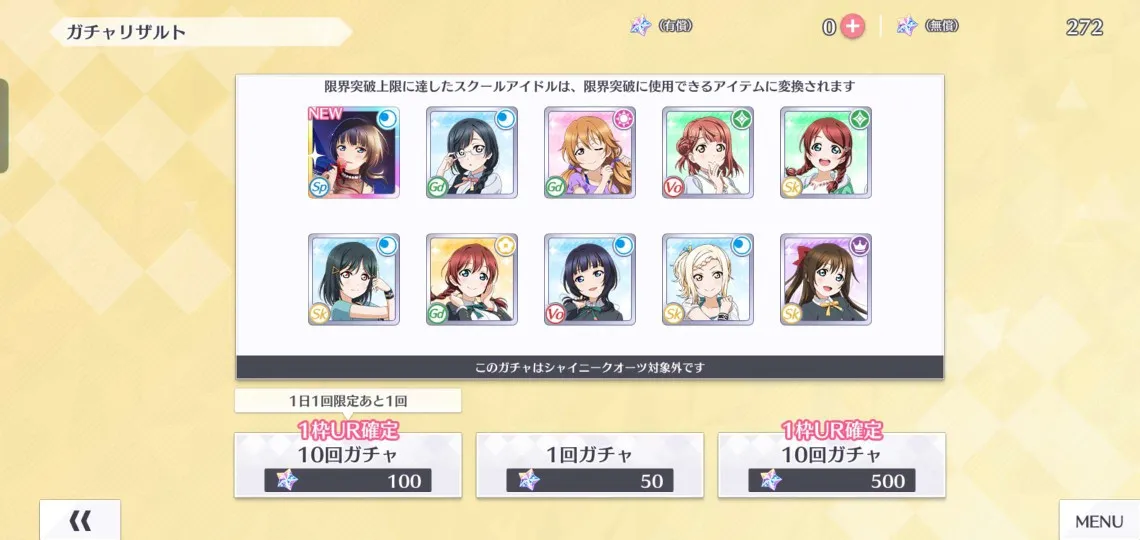
Task: Open the MENU button
Action: [1098, 521]
